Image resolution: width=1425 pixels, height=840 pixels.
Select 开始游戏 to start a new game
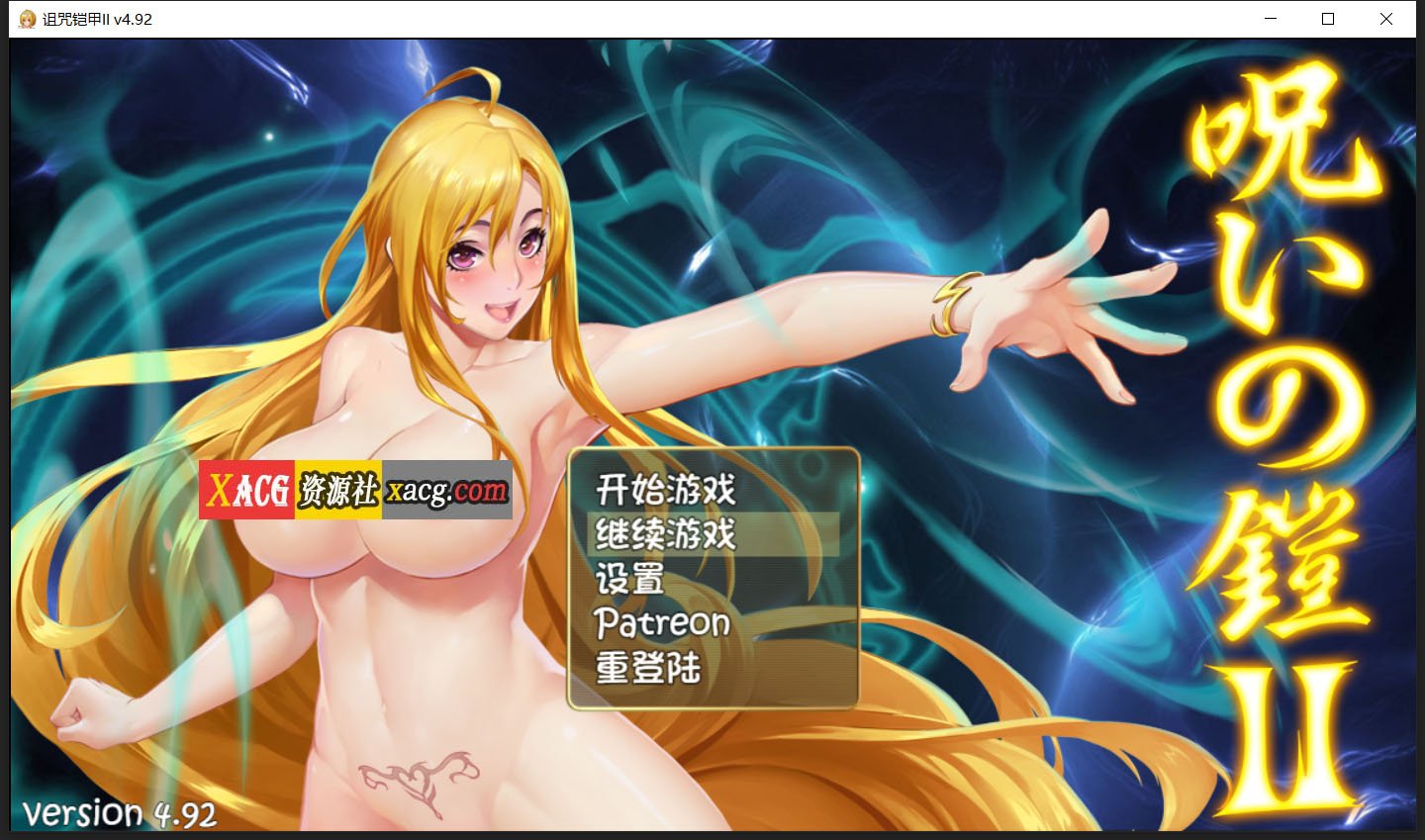pyautogui.click(x=665, y=489)
